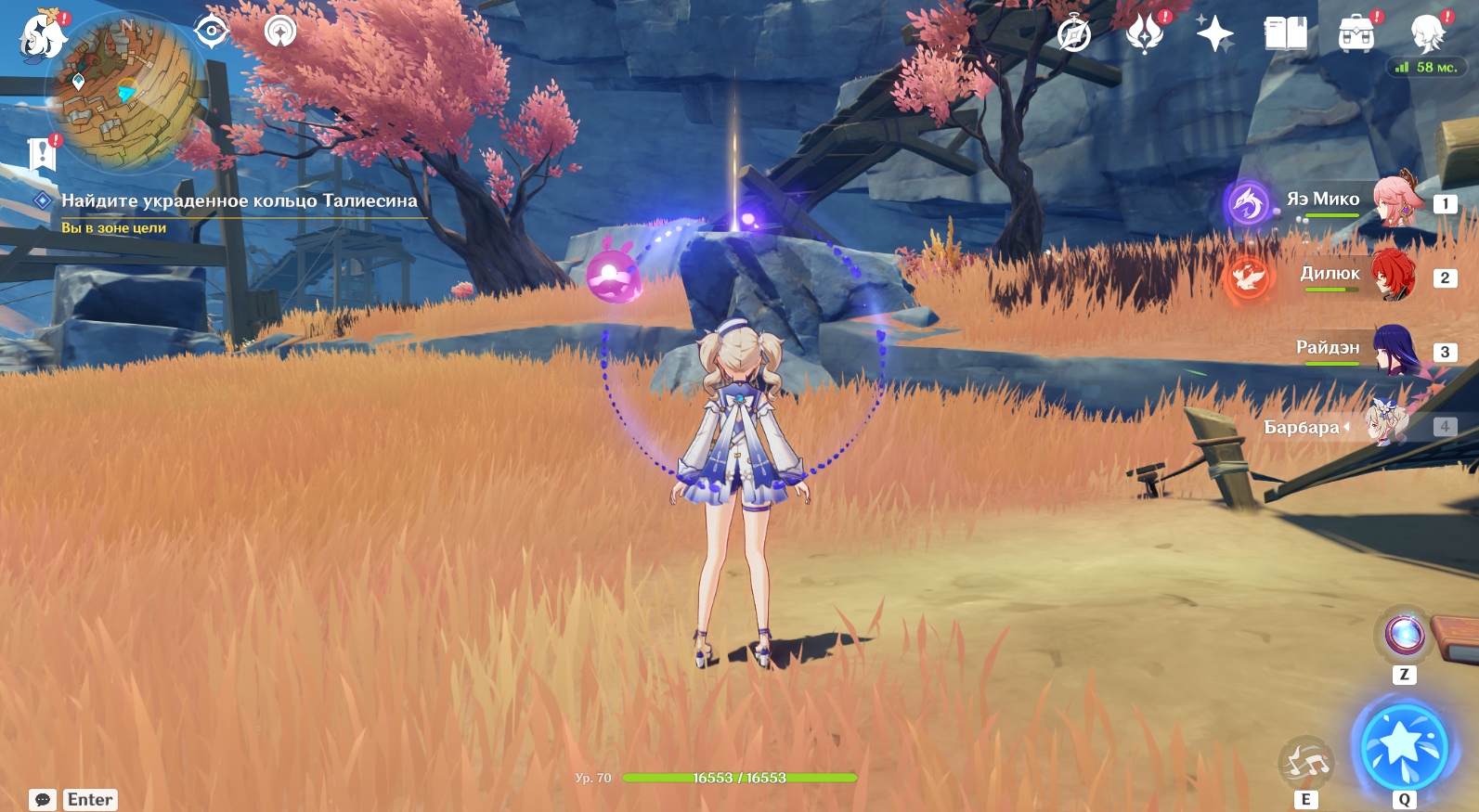Click the quest navigation target icon
This screenshot has height=812, width=1479.
(x=212, y=32)
